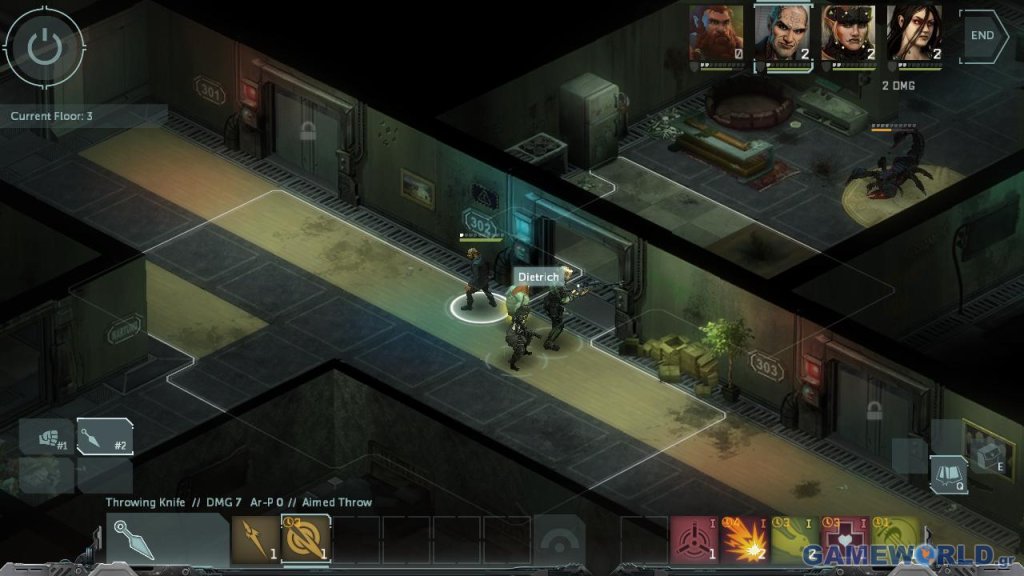Activate the red tri-blade ability icon
This screenshot has width=1024, height=576.
point(694,540)
